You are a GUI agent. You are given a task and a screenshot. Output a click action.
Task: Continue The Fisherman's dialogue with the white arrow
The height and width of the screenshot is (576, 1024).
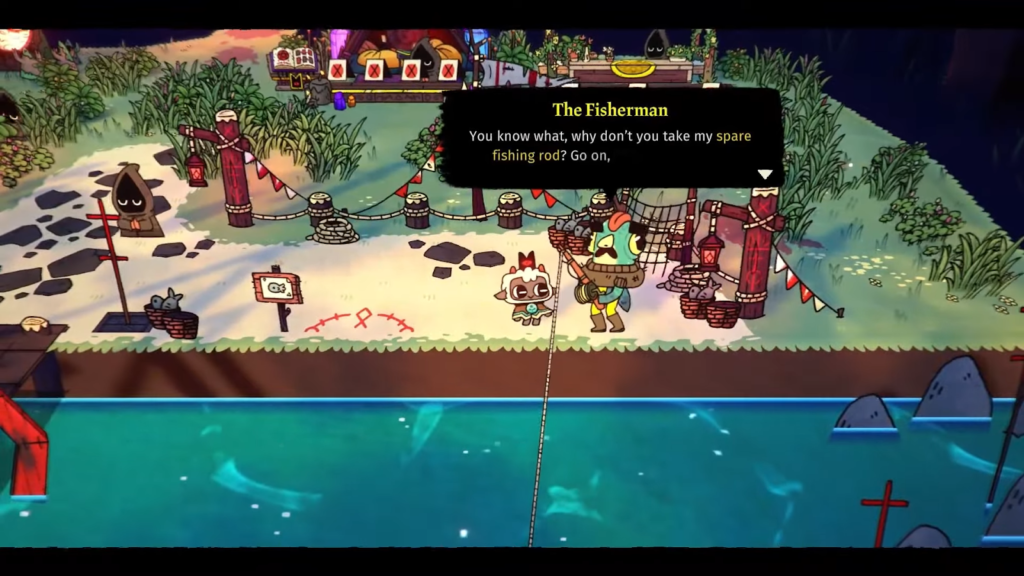[765, 174]
